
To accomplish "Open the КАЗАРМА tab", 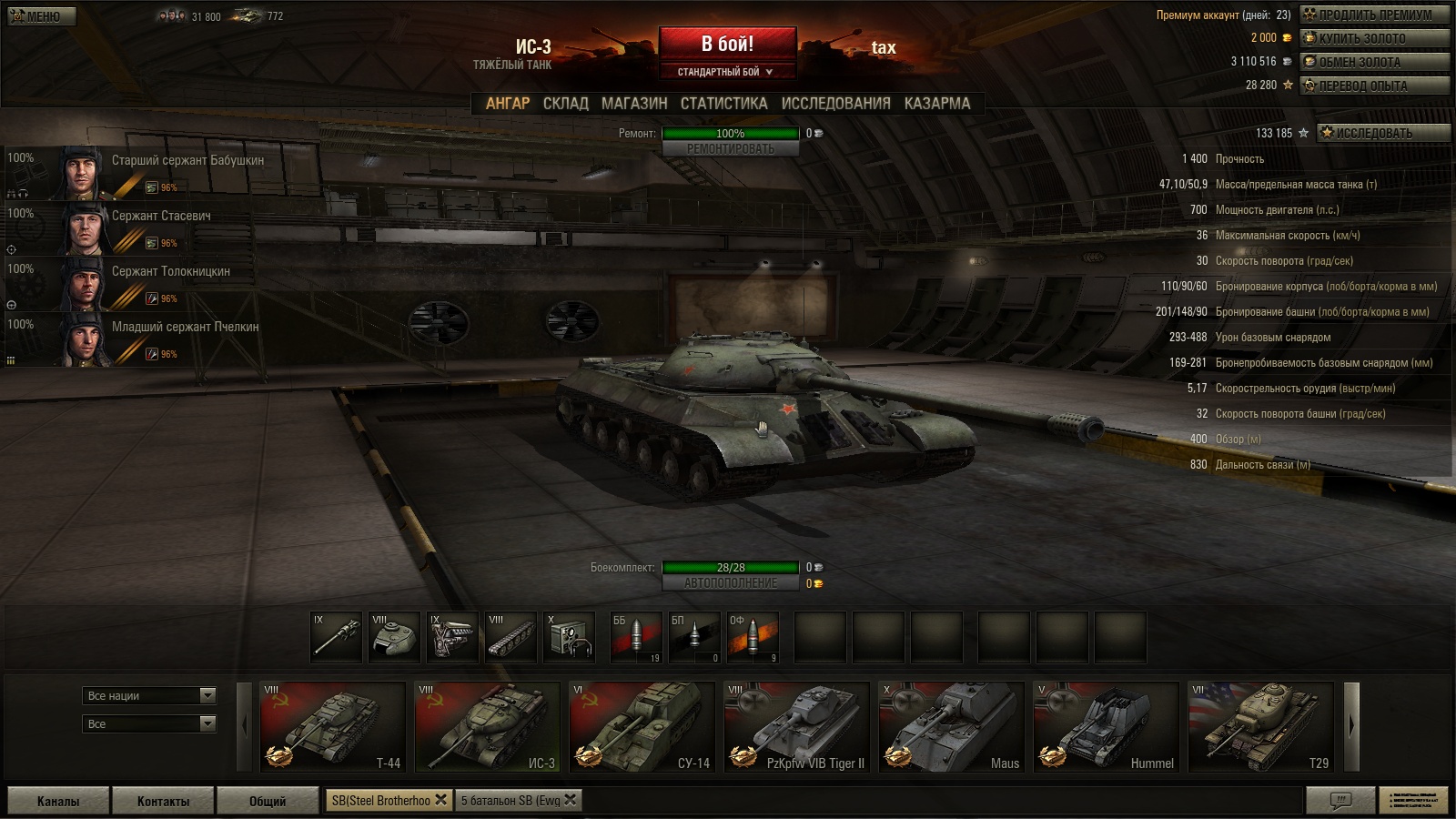I will 936,104.
